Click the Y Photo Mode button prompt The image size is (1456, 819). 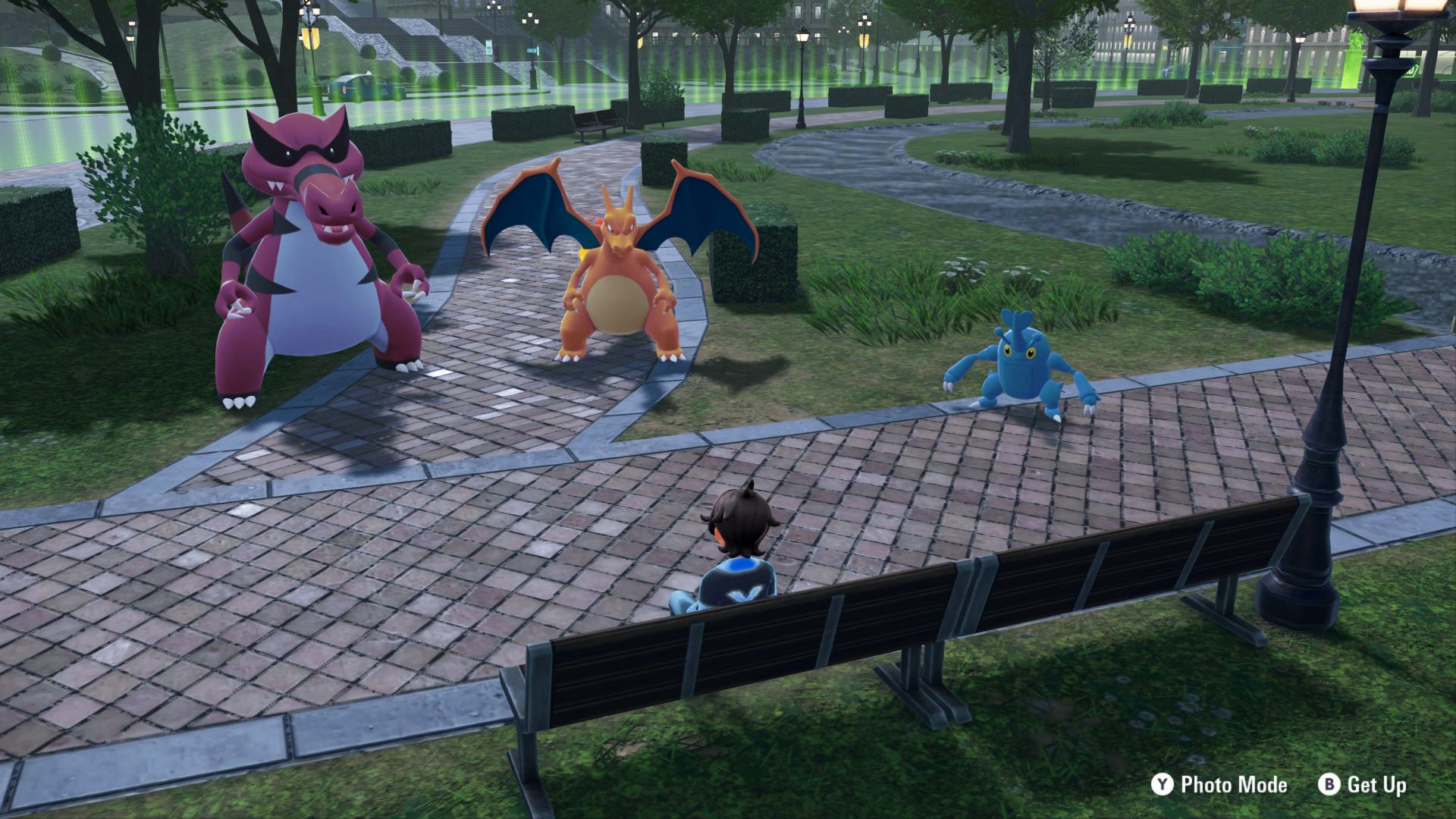click(x=1204, y=786)
